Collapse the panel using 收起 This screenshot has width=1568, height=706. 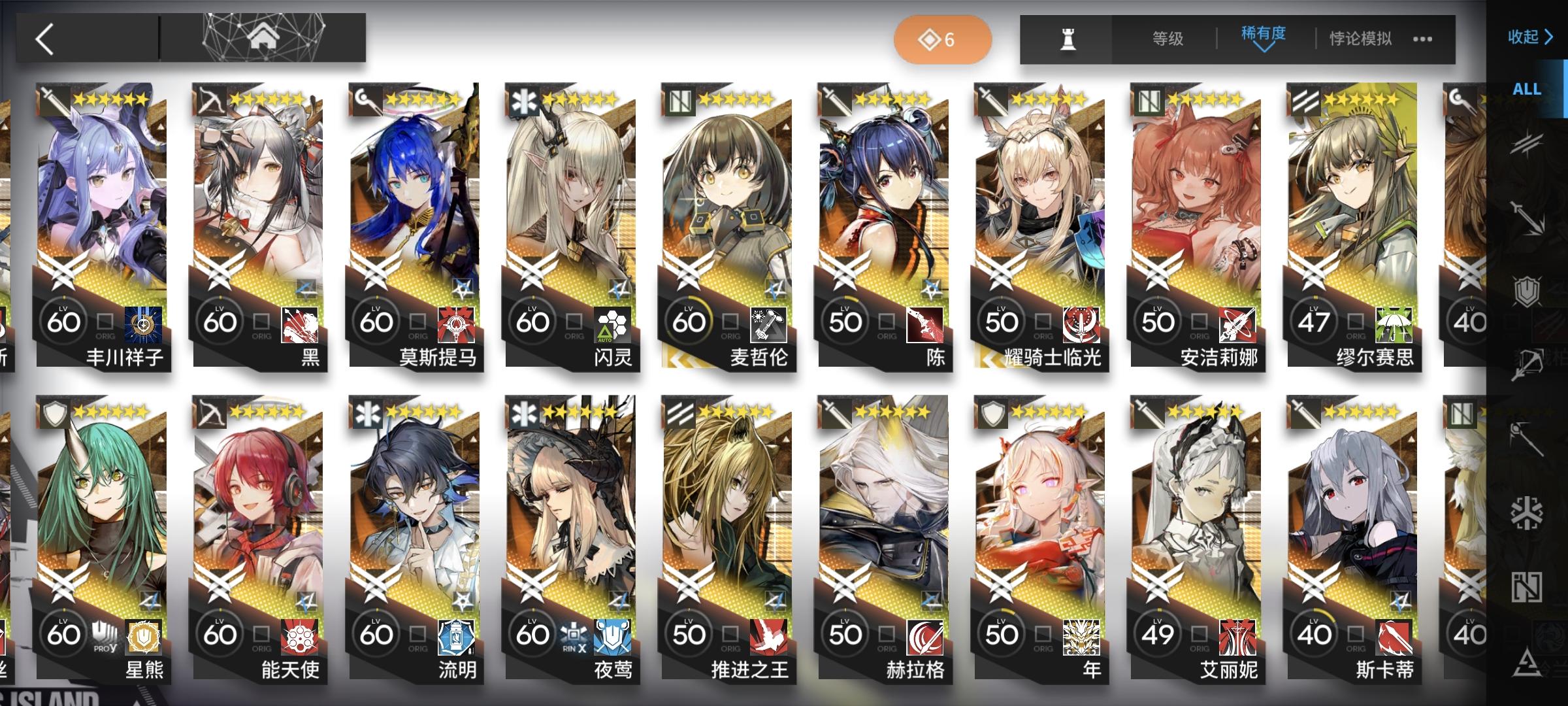[1530, 37]
